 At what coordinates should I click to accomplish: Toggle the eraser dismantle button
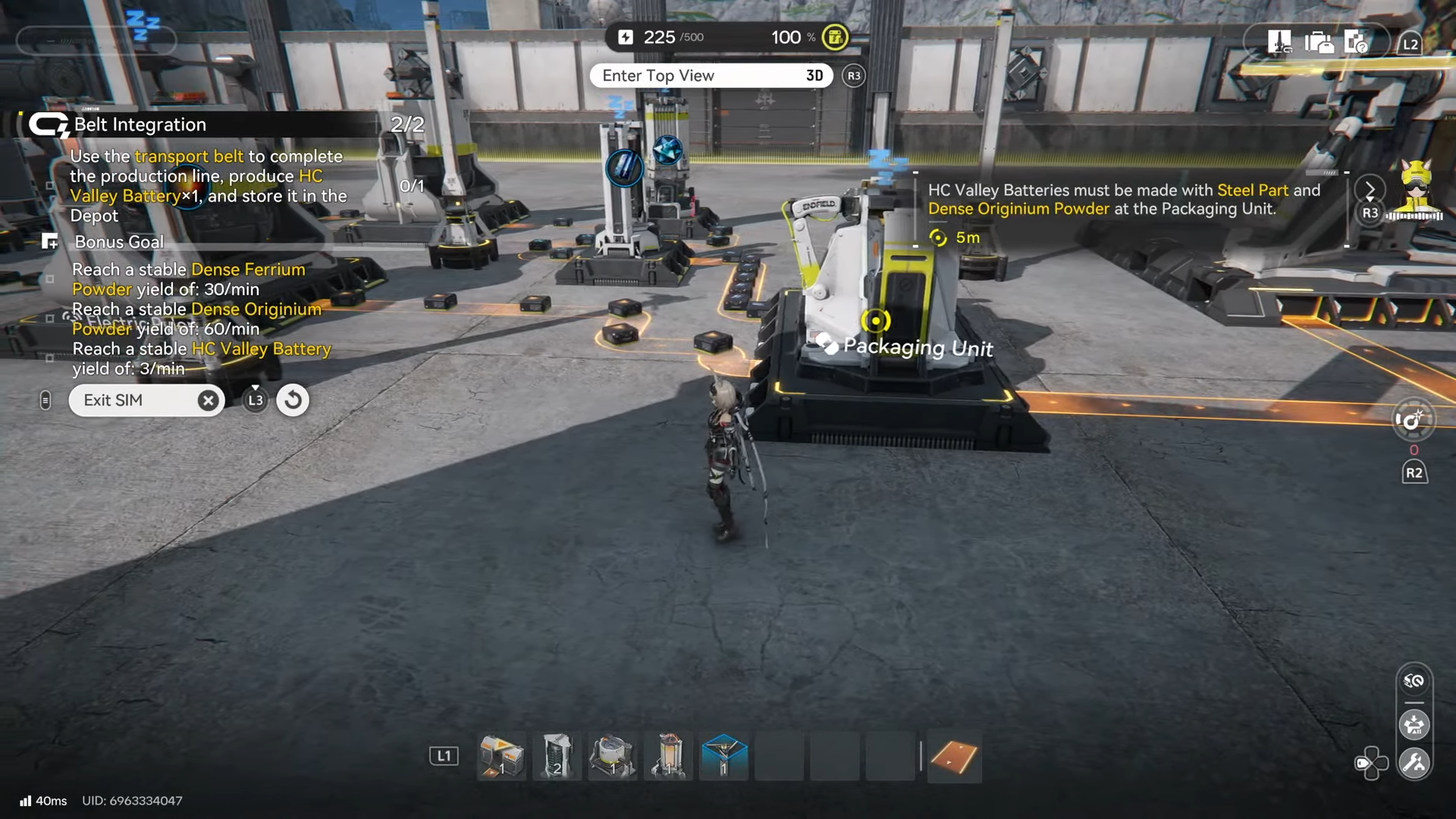(1414, 681)
